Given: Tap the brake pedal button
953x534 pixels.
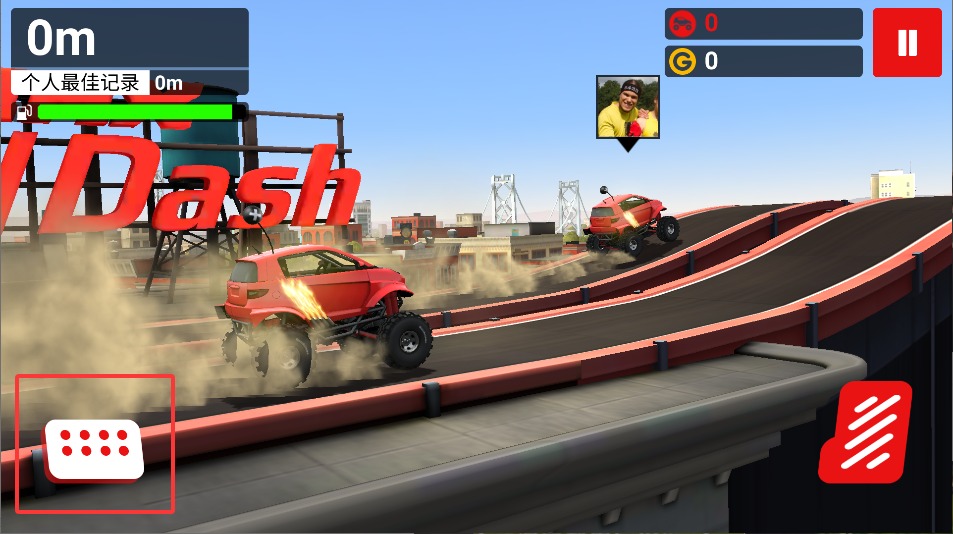Looking at the screenshot, I should (94, 445).
